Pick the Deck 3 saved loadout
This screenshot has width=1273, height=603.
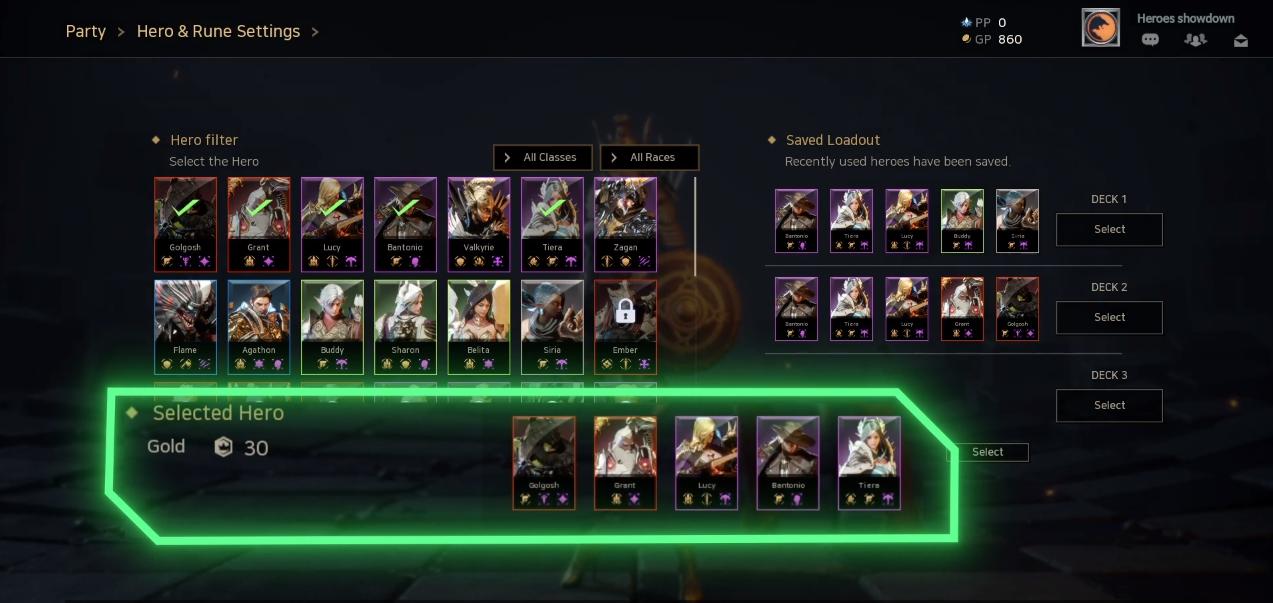click(1109, 405)
